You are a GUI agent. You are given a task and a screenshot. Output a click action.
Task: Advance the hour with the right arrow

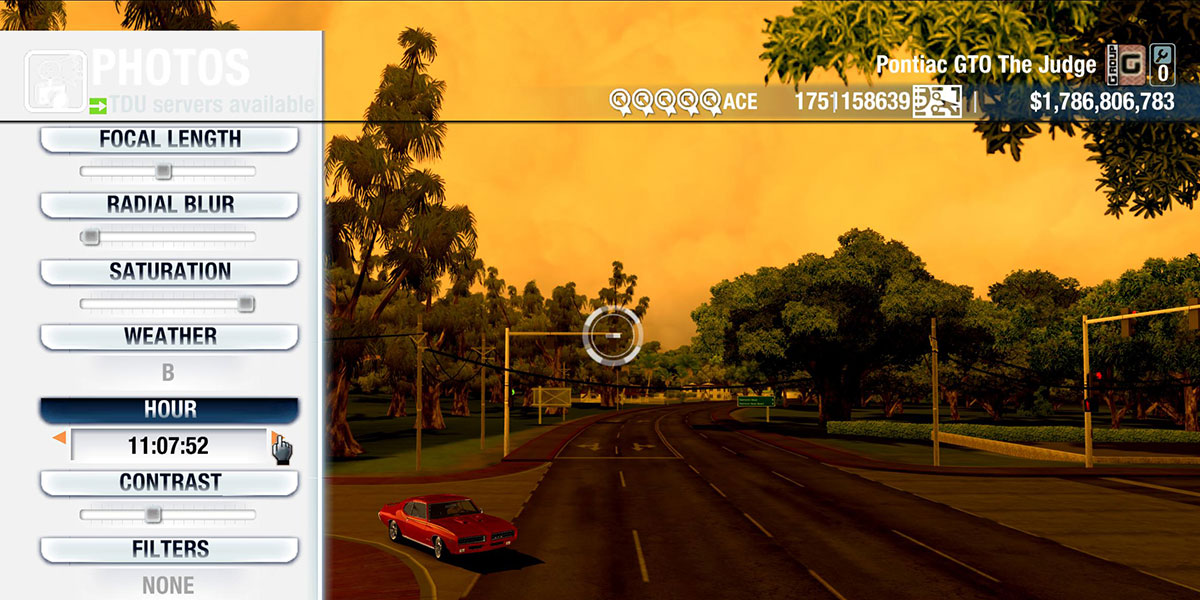coord(275,439)
